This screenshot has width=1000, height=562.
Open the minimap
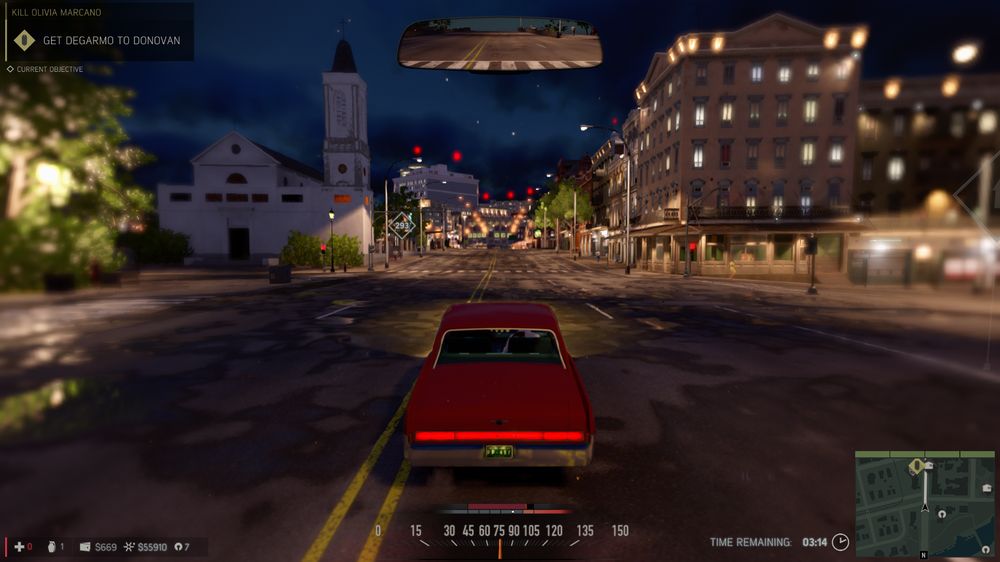(925, 504)
